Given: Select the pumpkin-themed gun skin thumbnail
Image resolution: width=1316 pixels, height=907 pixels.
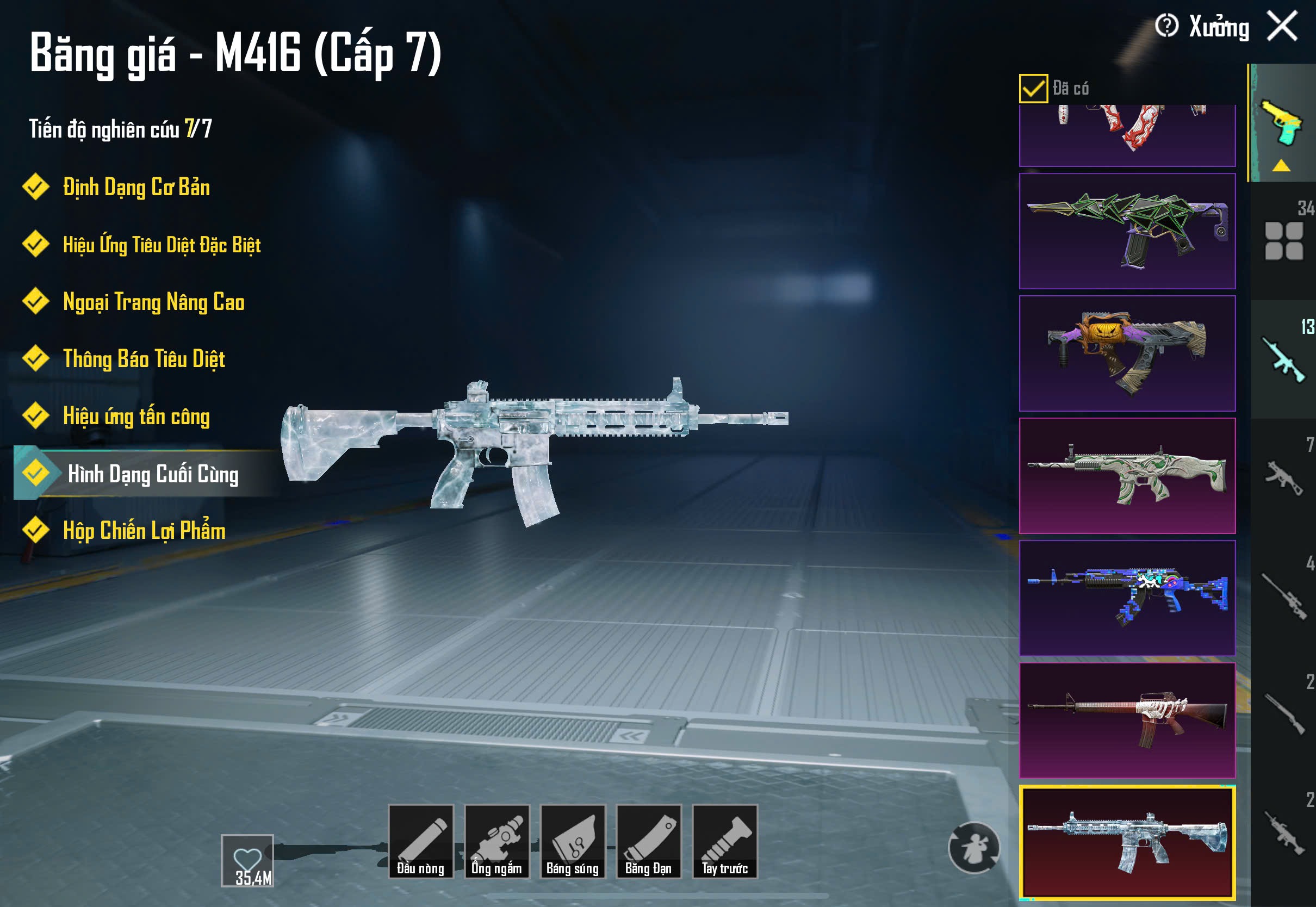Looking at the screenshot, I should (1127, 353).
